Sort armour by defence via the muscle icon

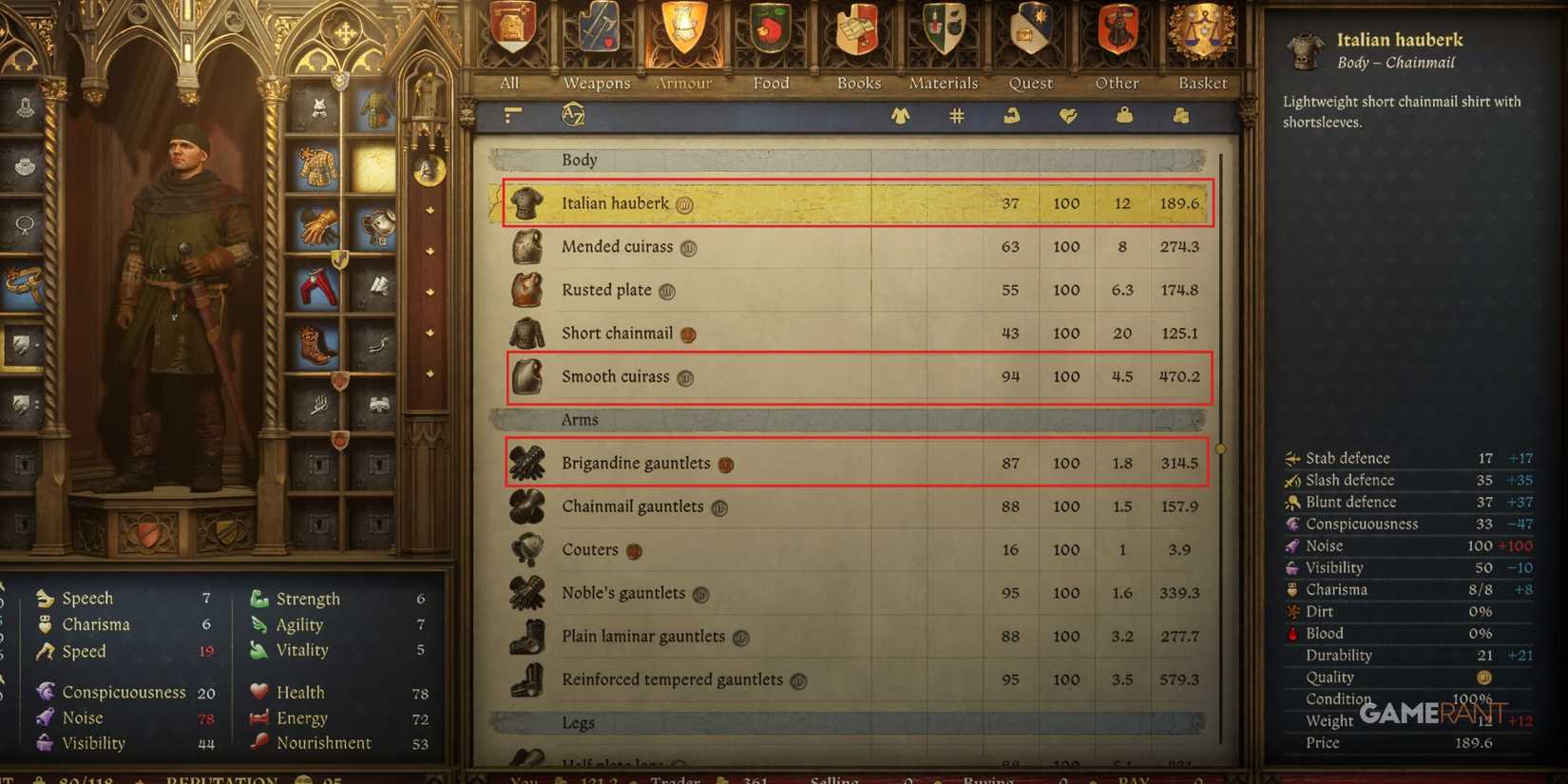tap(1011, 116)
